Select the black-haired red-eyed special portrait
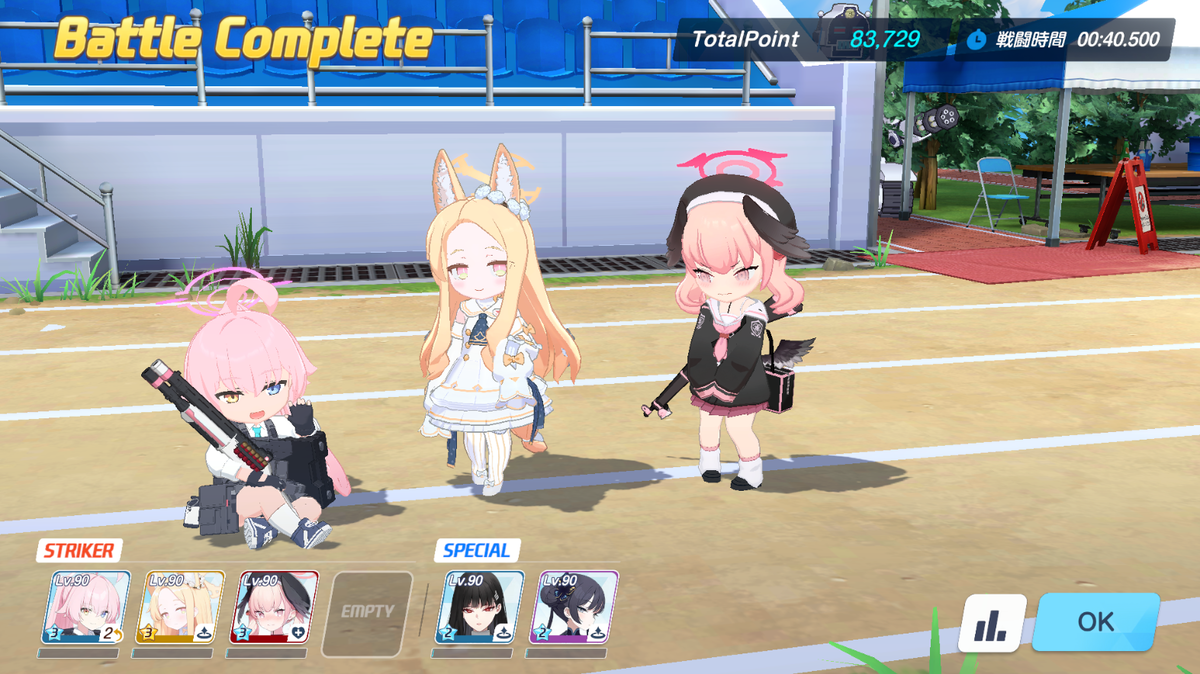The image size is (1200, 674). coord(480,607)
